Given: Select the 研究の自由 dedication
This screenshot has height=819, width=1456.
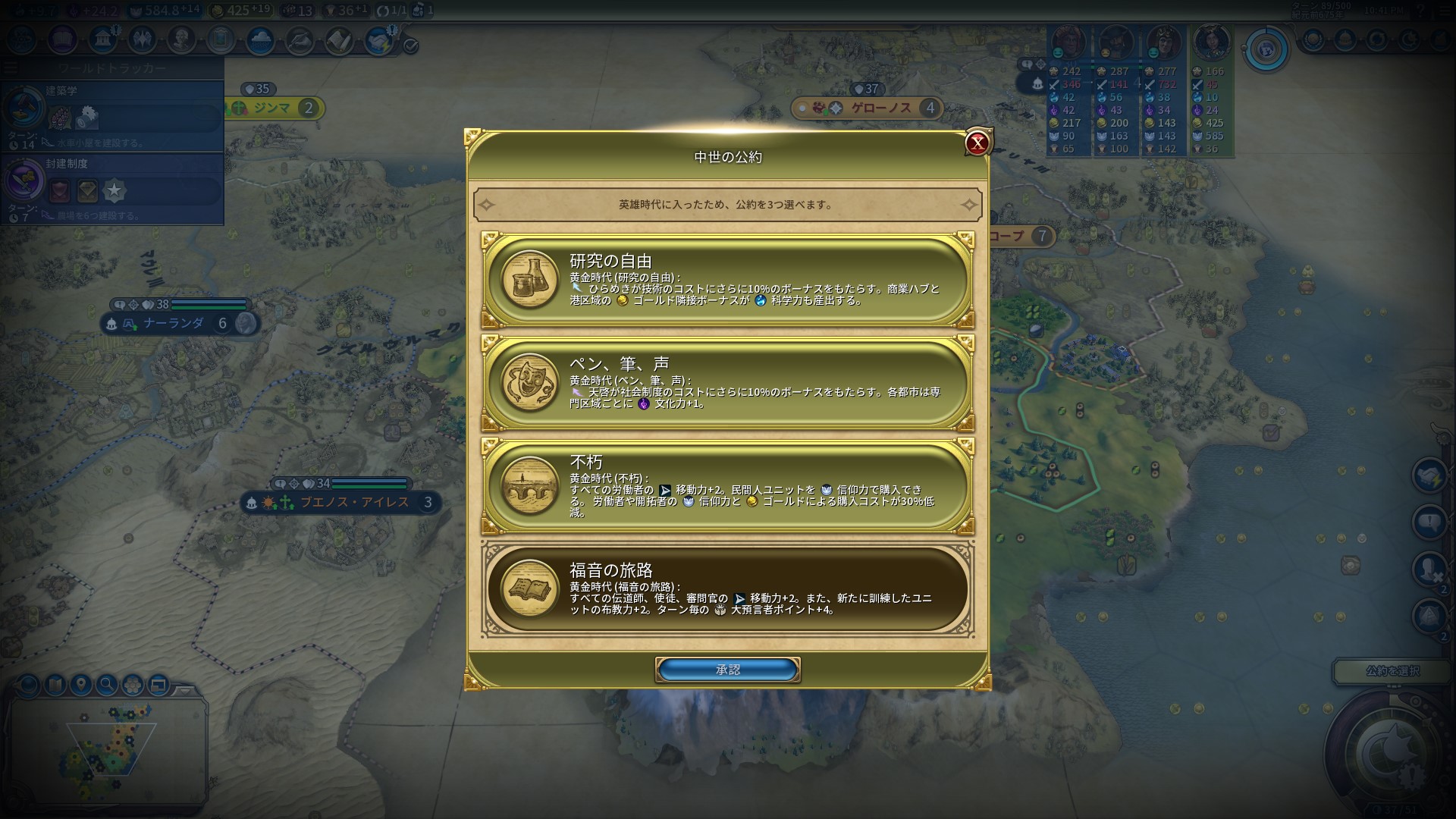Looking at the screenshot, I should pyautogui.click(x=727, y=280).
